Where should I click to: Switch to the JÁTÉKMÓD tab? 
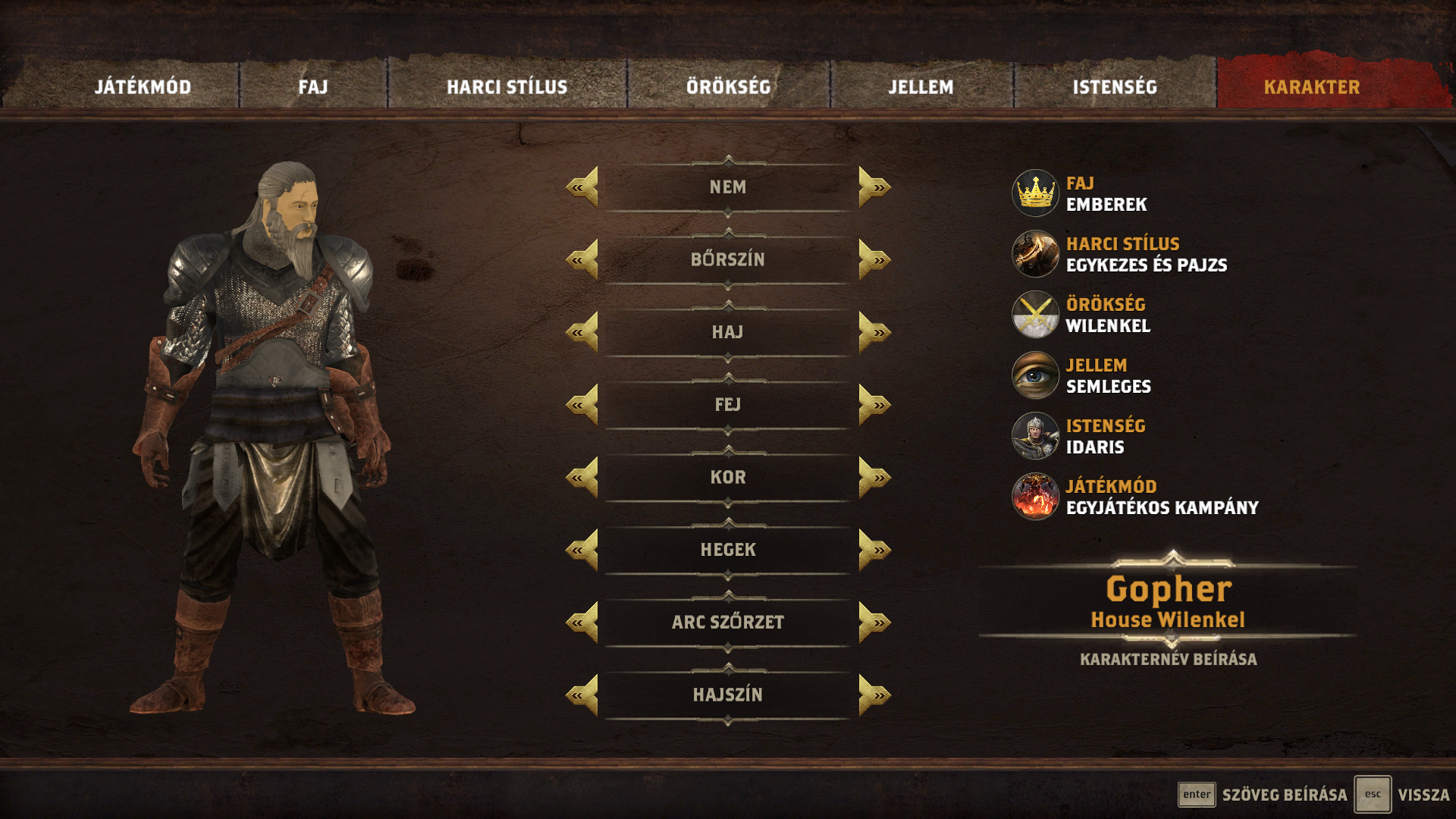[143, 87]
